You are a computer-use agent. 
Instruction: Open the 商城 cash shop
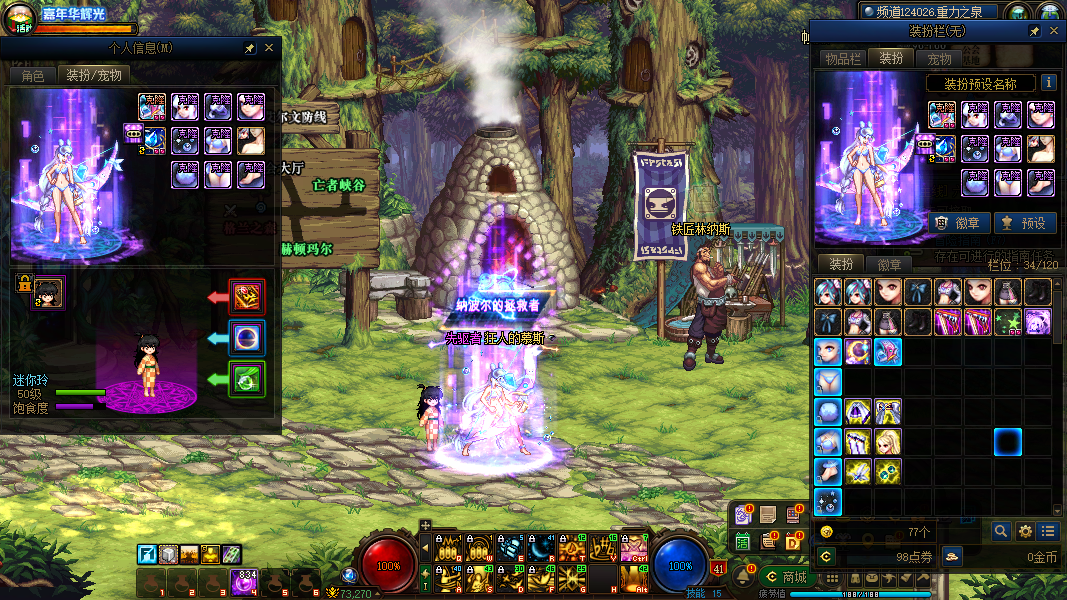[x=785, y=577]
